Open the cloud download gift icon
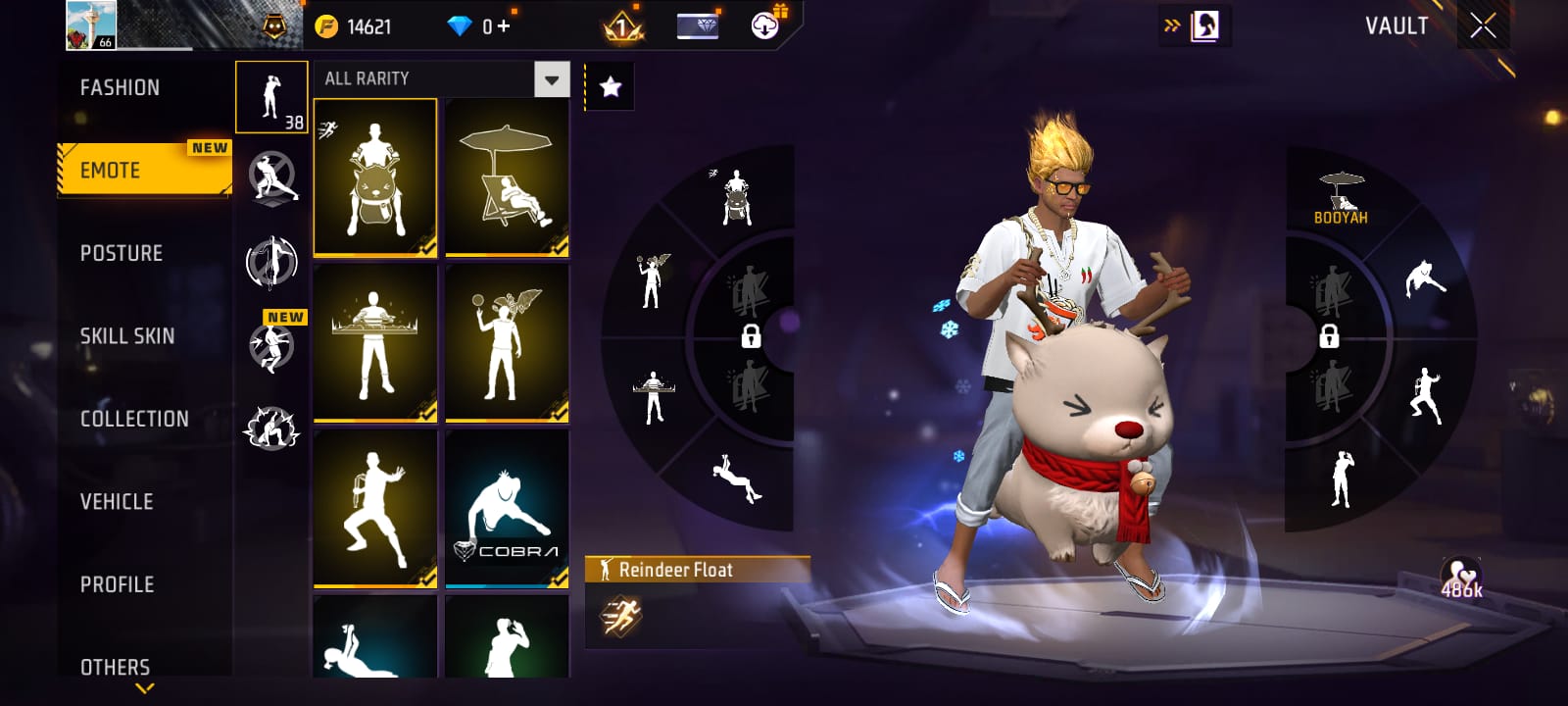 coord(765,25)
